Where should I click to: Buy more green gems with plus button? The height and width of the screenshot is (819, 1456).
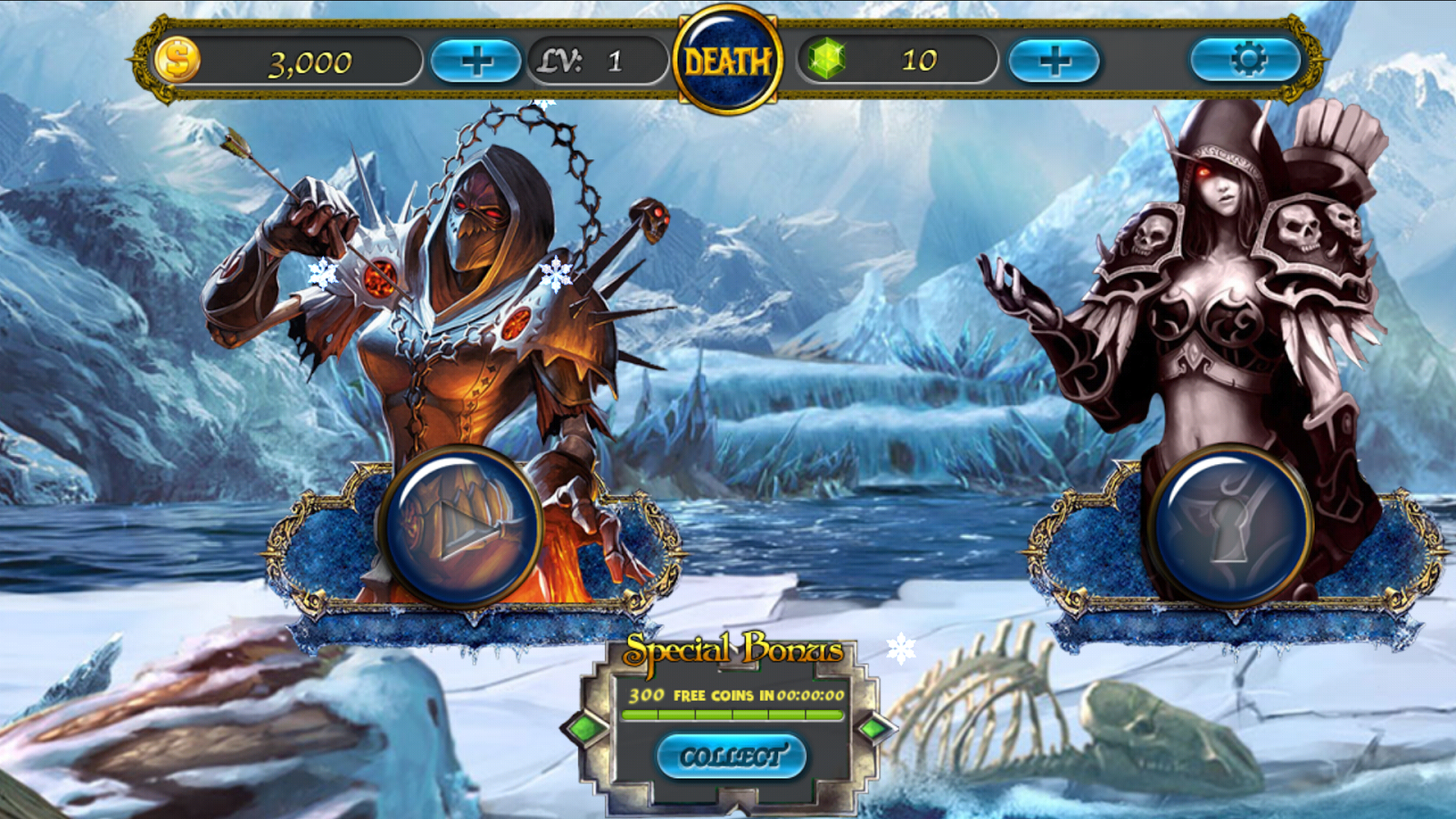(1054, 61)
